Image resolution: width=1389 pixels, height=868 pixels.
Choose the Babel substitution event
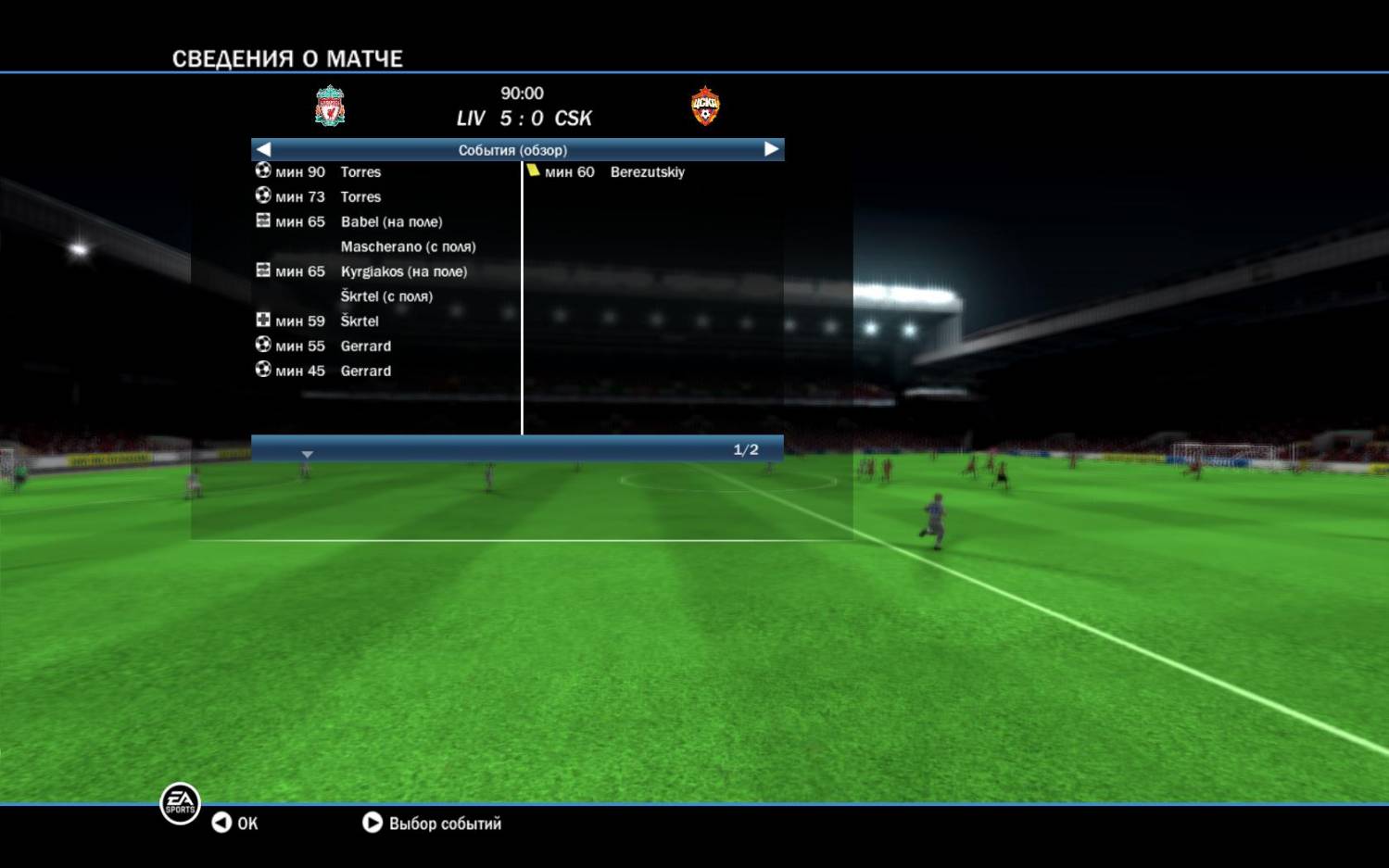(x=391, y=222)
